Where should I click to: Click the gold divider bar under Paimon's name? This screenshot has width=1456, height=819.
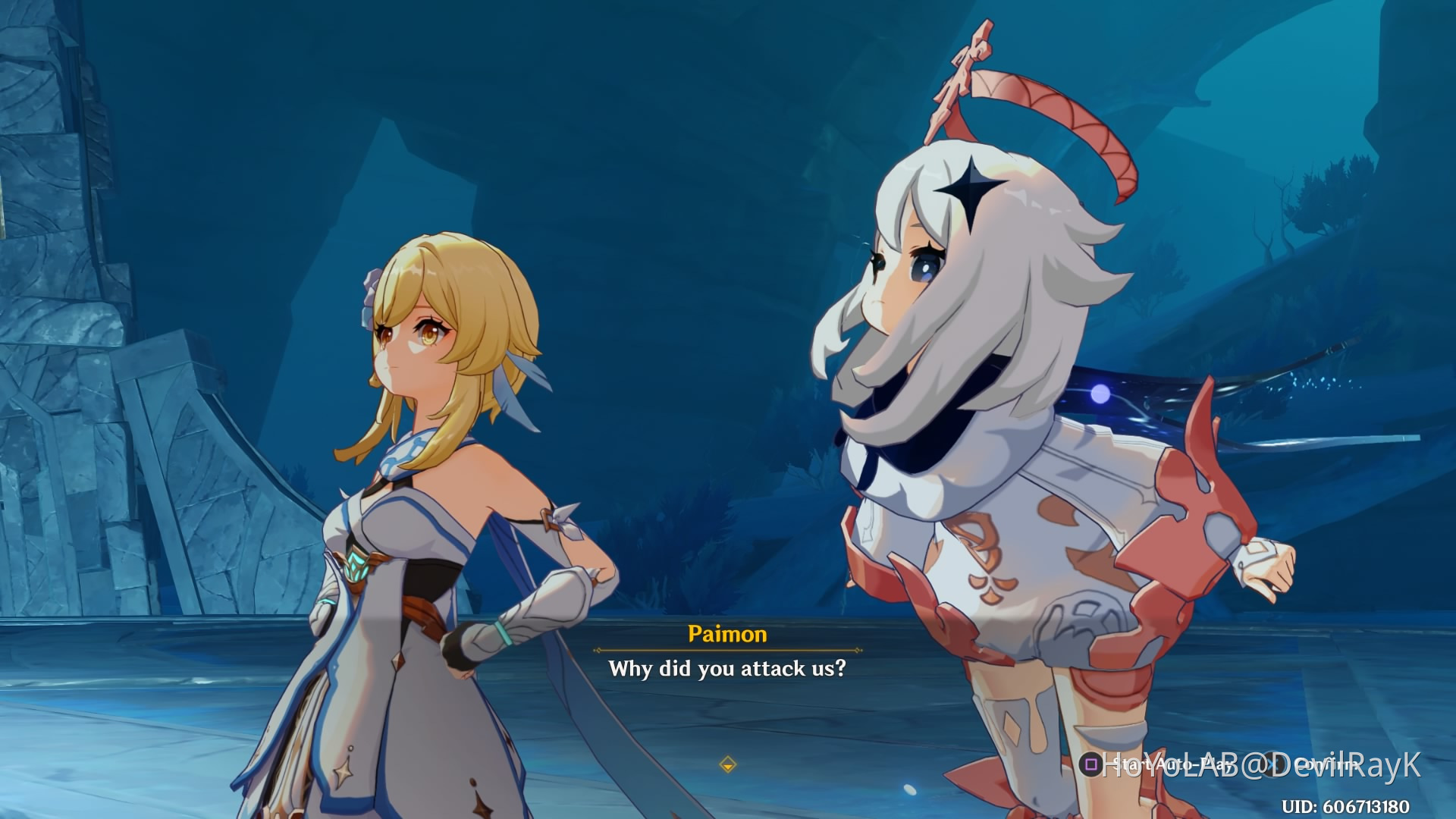coord(730,651)
